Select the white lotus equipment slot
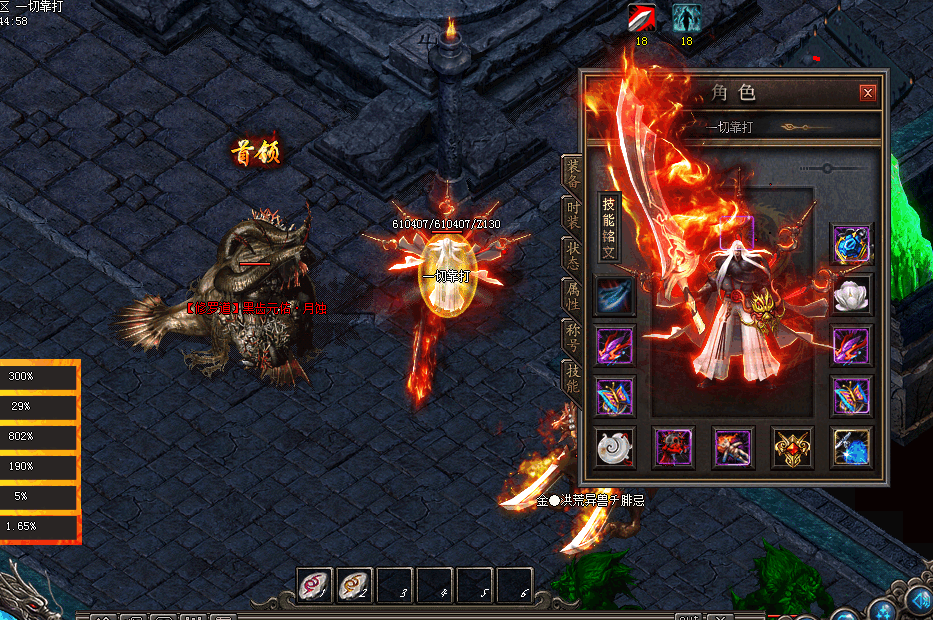This screenshot has width=933, height=620. (x=852, y=295)
